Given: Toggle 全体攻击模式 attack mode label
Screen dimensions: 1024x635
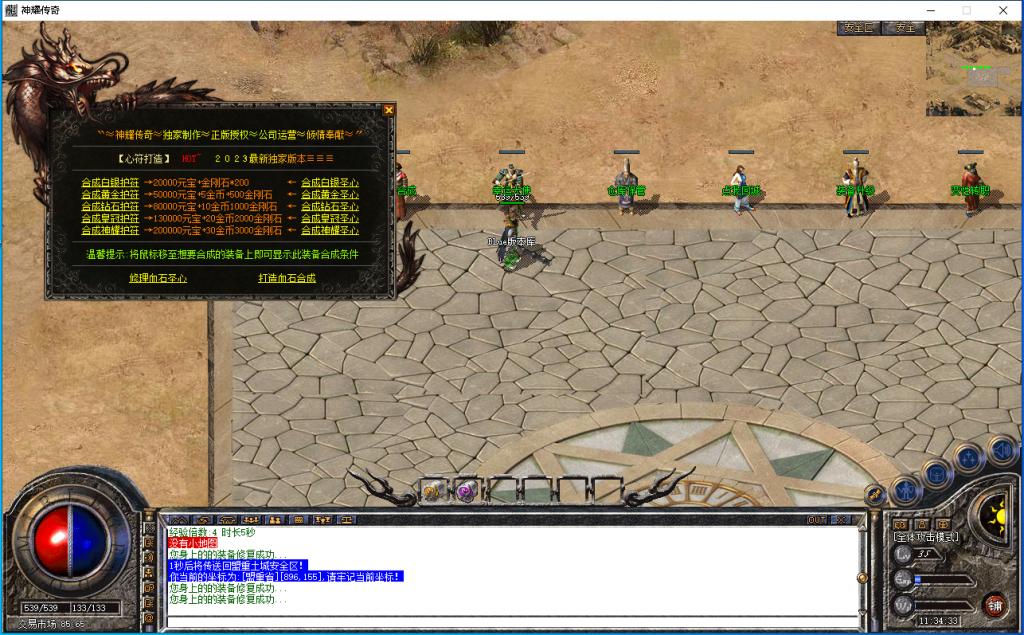Looking at the screenshot, I should (x=925, y=537).
